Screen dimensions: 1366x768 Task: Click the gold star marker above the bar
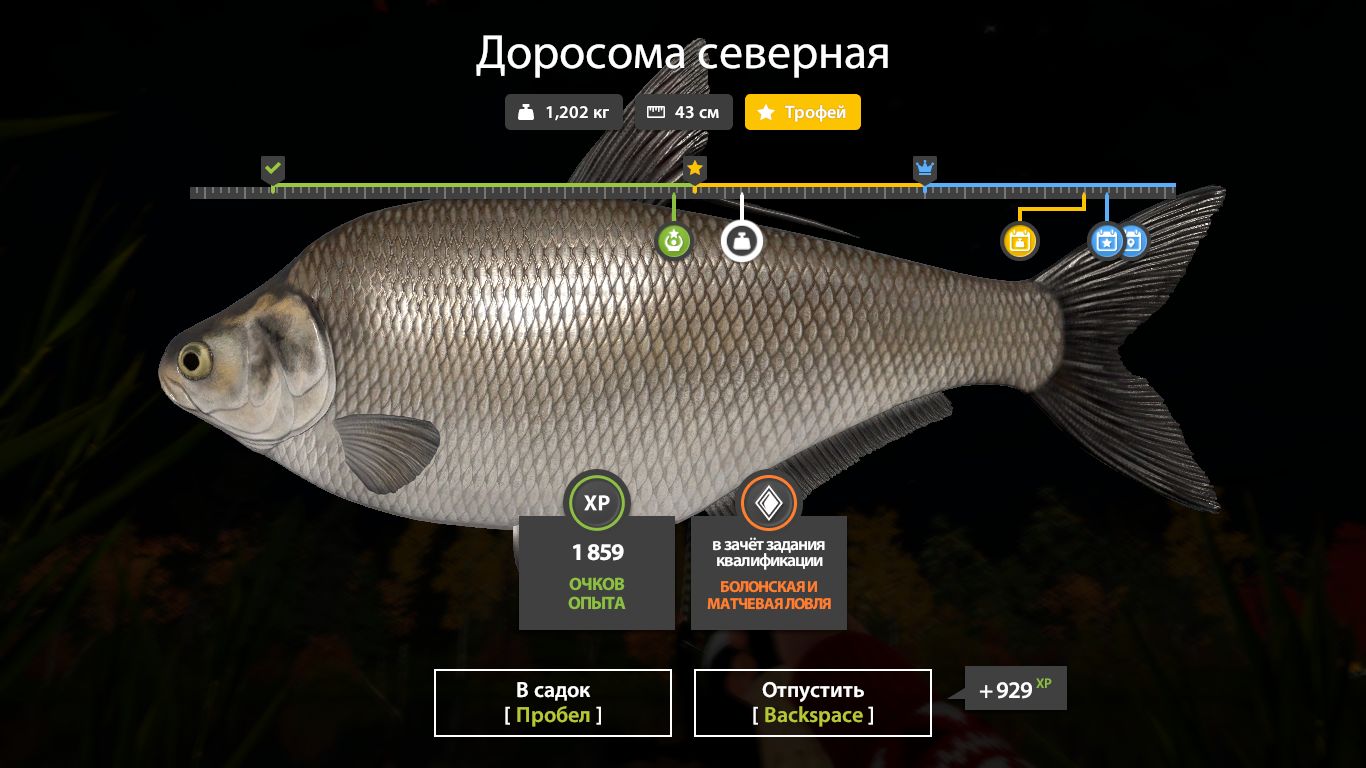pos(694,168)
